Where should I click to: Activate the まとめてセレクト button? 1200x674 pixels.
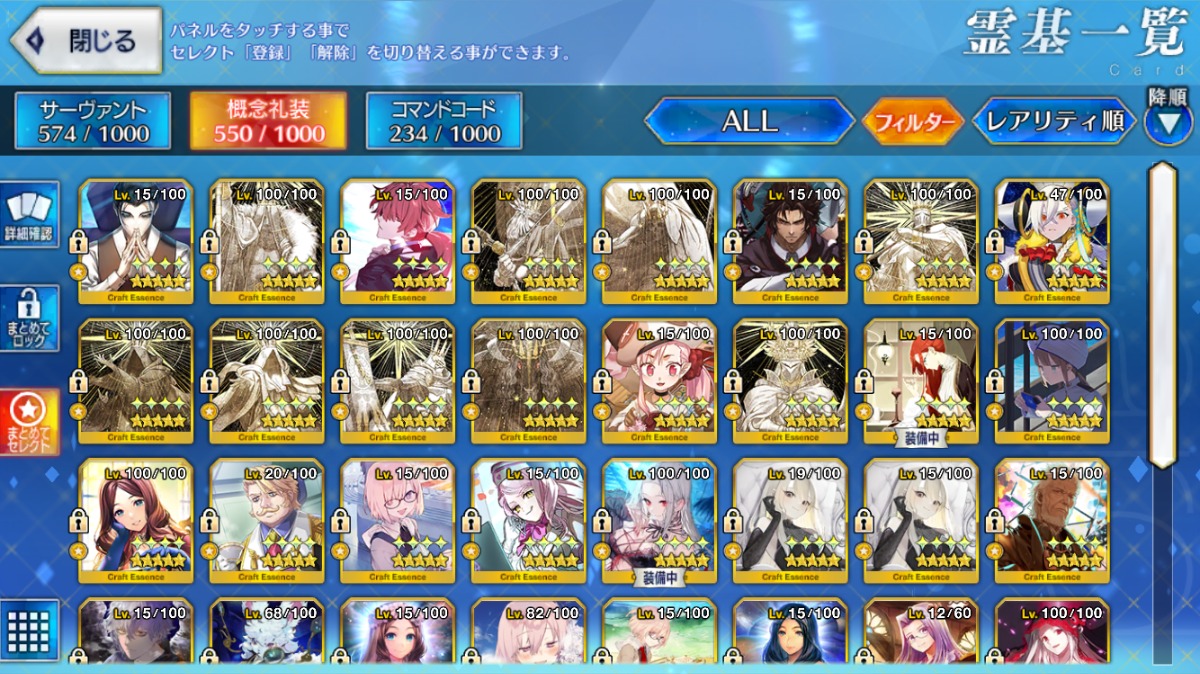30,422
